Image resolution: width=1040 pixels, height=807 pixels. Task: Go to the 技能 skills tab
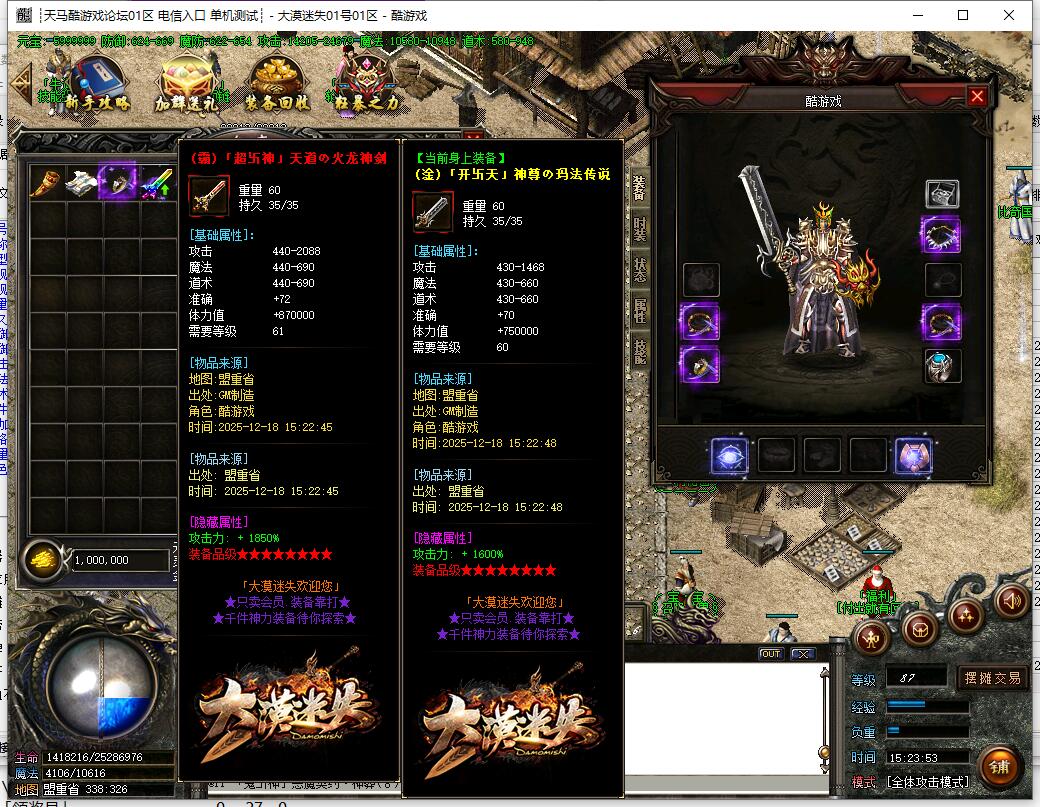[640, 349]
